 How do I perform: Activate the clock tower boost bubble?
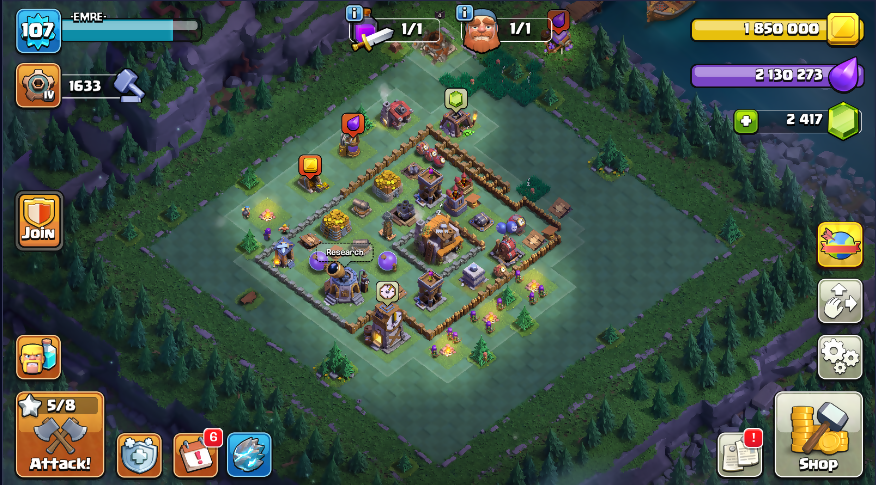click(387, 292)
